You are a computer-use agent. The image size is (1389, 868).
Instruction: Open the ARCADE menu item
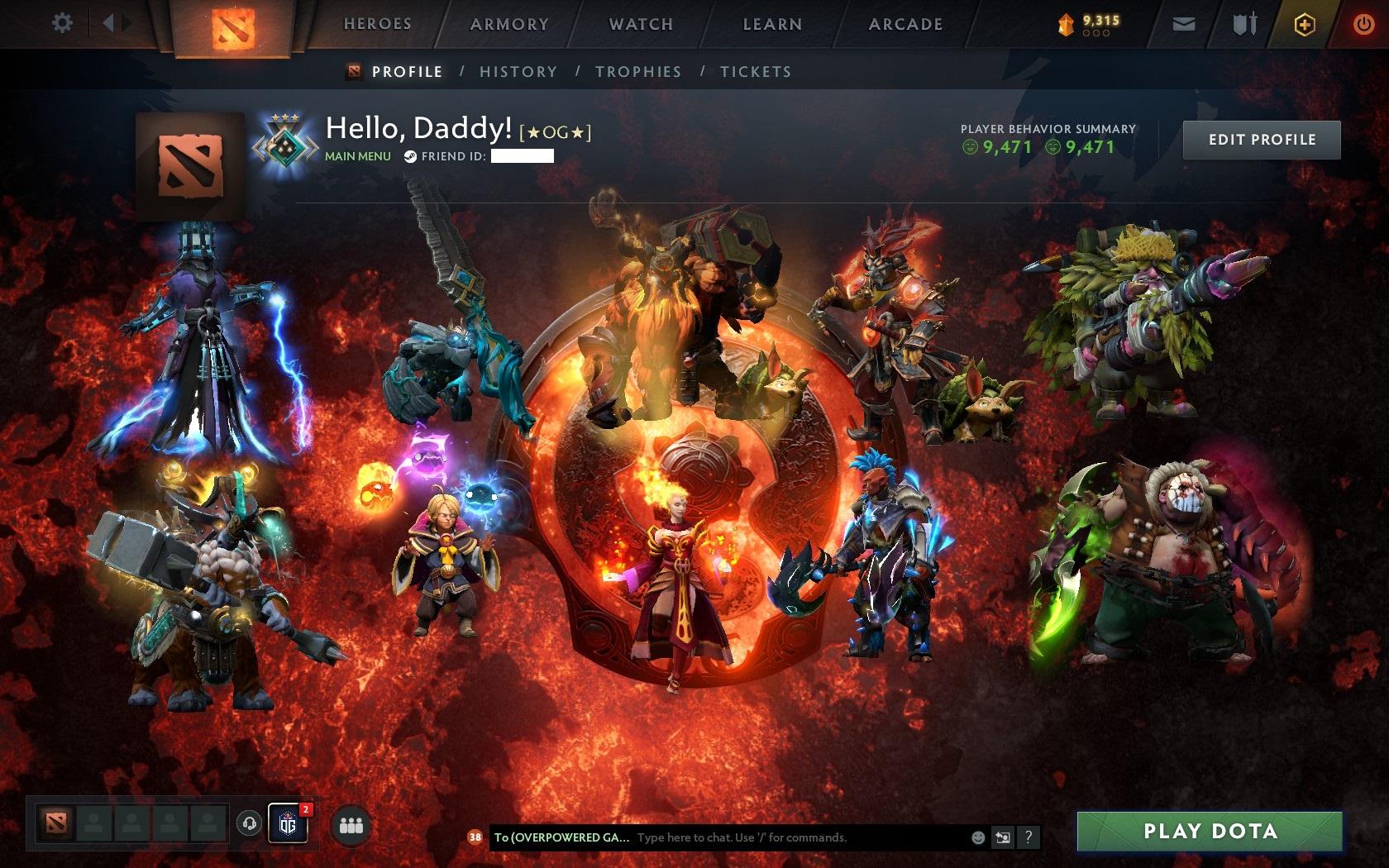tap(904, 24)
